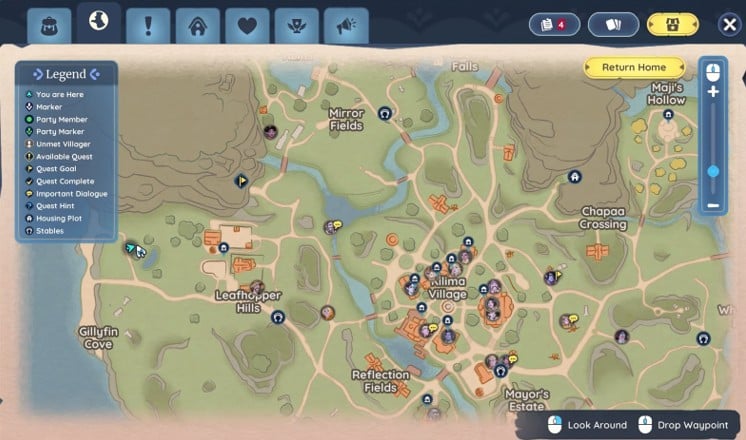Open the trophy accomplishments tab
This screenshot has width=746, height=440.
click(x=297, y=25)
